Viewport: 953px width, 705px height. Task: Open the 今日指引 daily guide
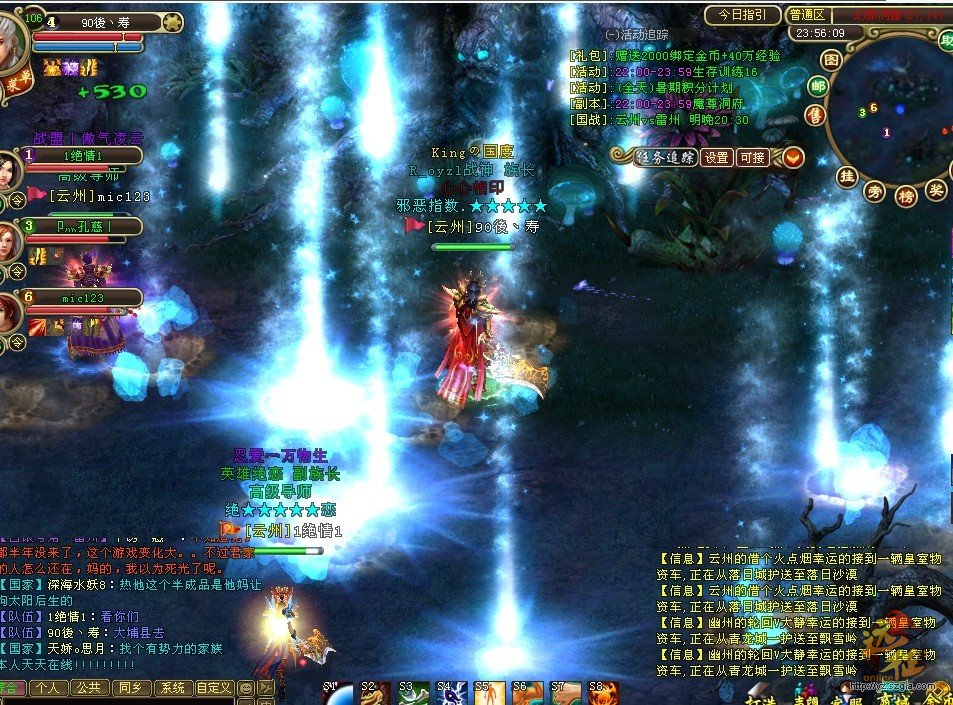click(x=742, y=15)
